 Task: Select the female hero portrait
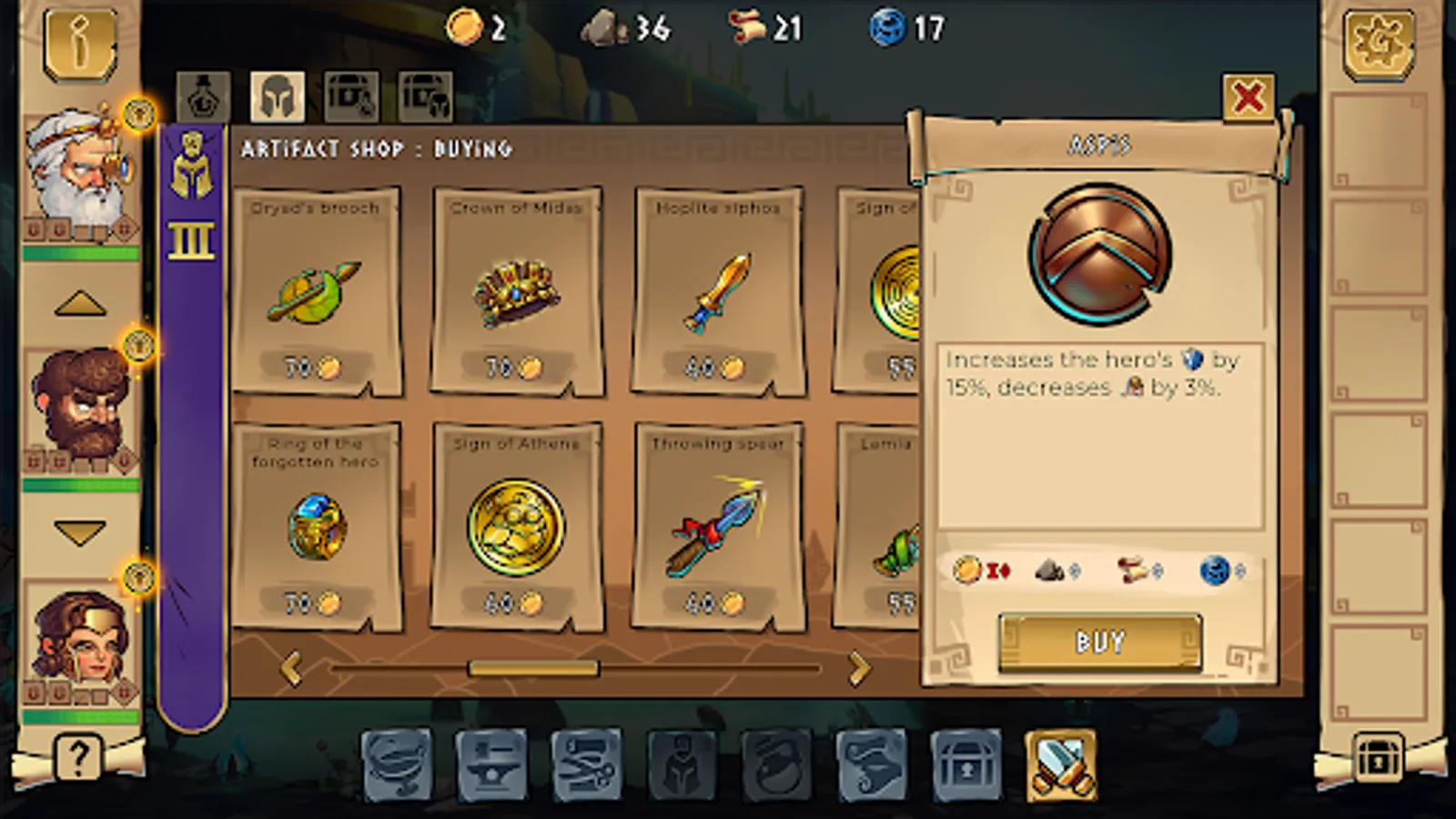click(x=84, y=637)
